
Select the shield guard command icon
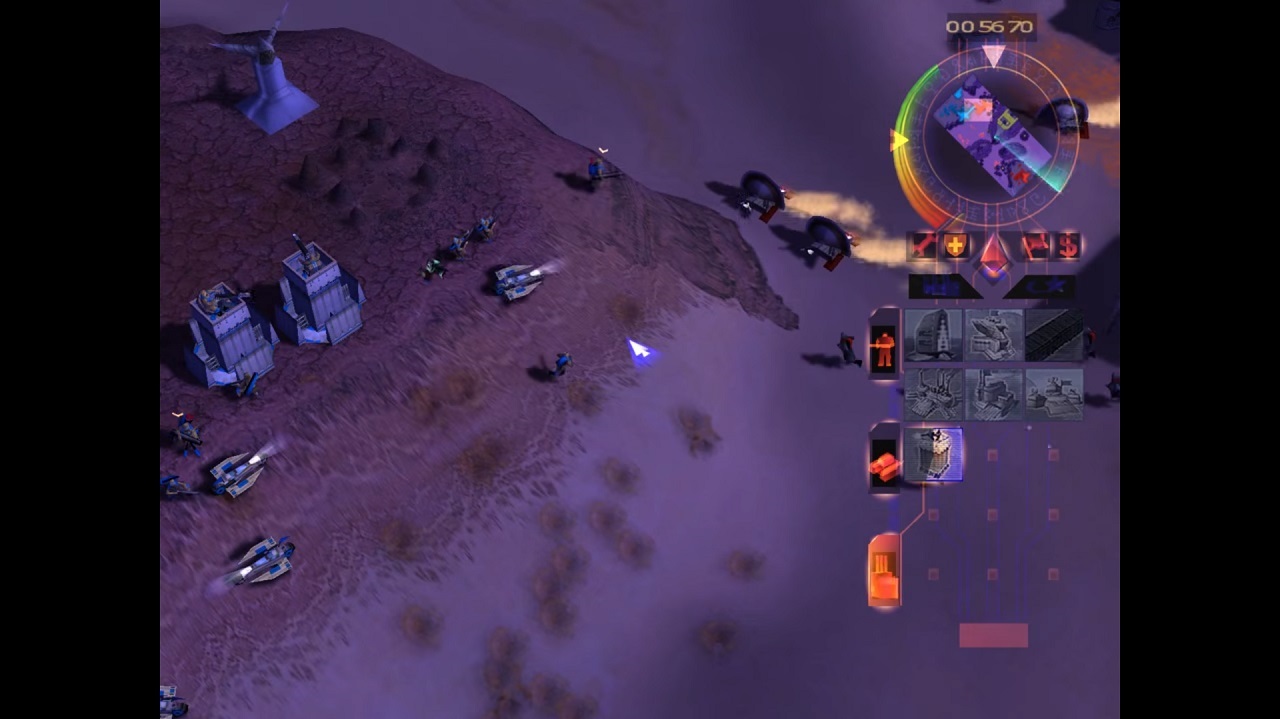(955, 245)
